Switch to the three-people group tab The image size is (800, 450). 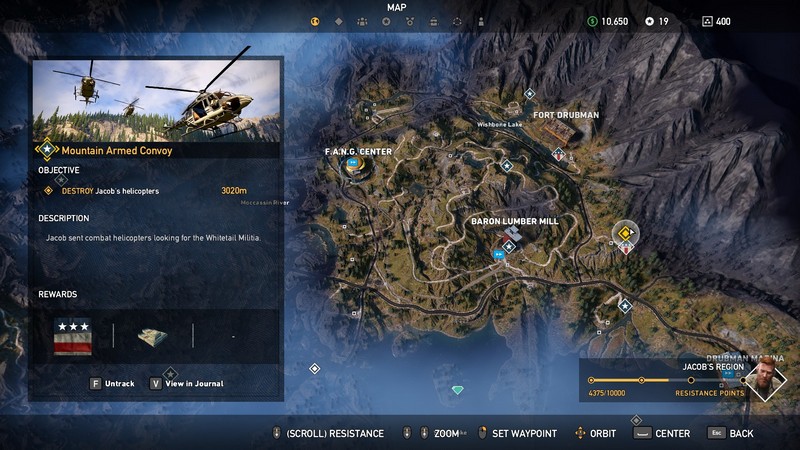click(362, 21)
